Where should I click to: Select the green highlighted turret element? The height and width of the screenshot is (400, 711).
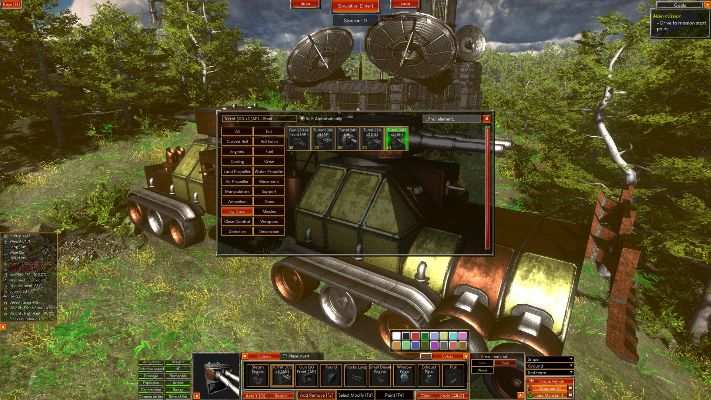pyautogui.click(x=398, y=138)
